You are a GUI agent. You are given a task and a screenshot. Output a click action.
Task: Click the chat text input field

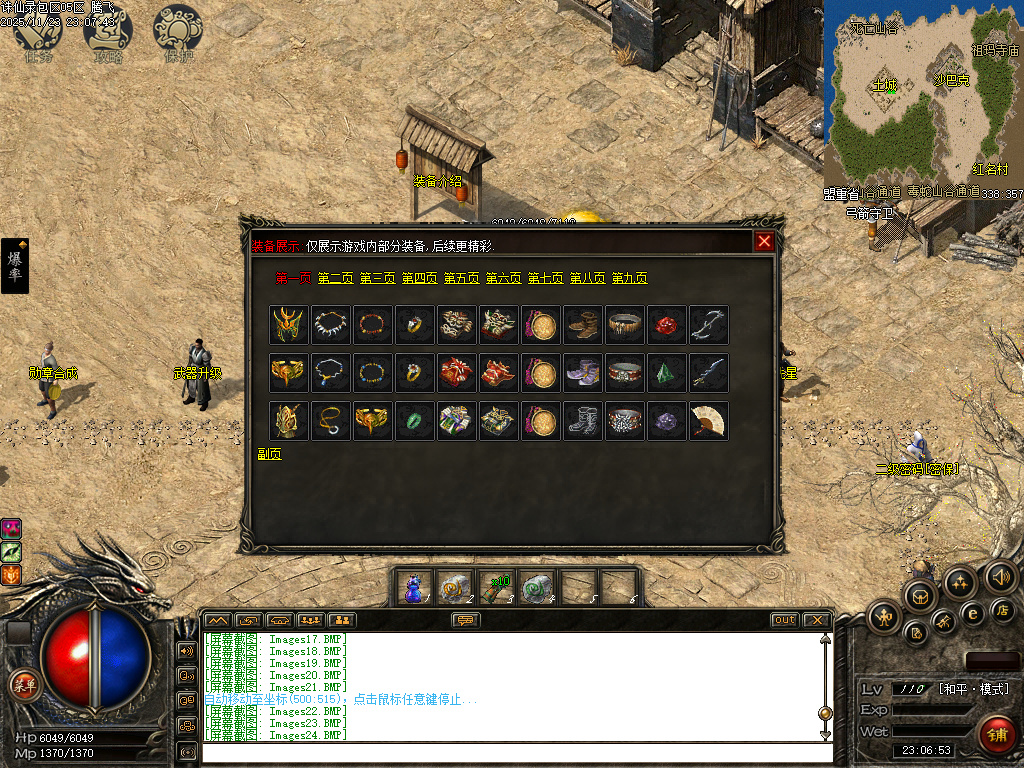515,752
